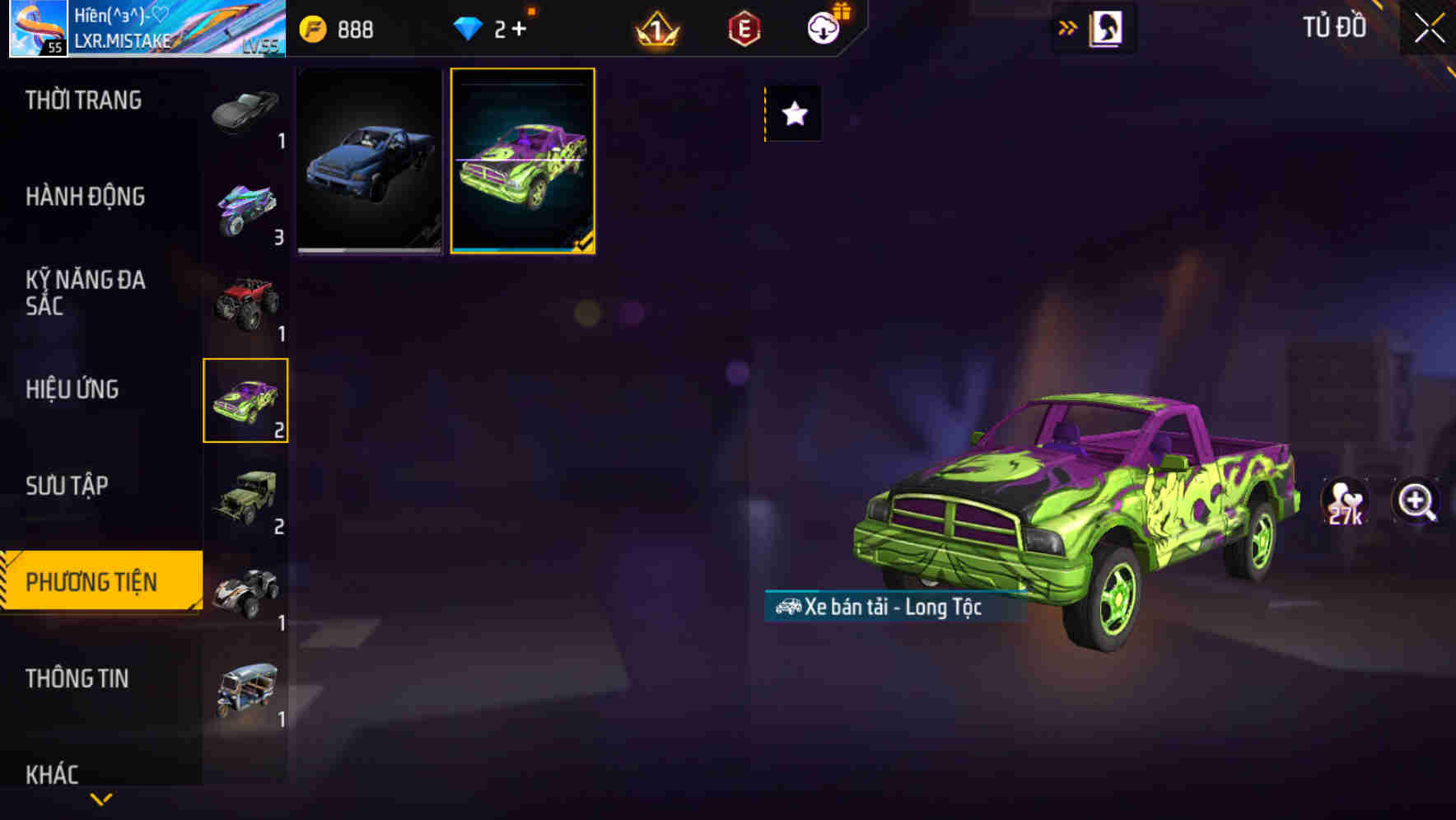Expand more categories with bottom chevron
Screen dimensions: 1456x820
101,799
